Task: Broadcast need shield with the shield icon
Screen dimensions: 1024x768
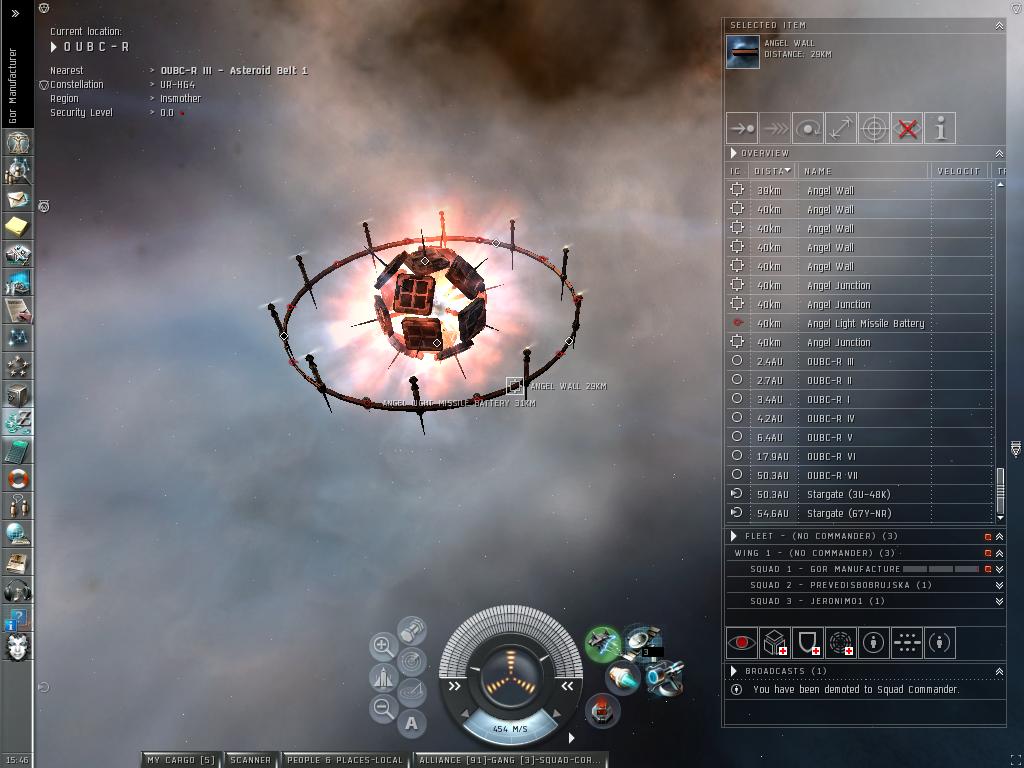Action: coord(808,643)
